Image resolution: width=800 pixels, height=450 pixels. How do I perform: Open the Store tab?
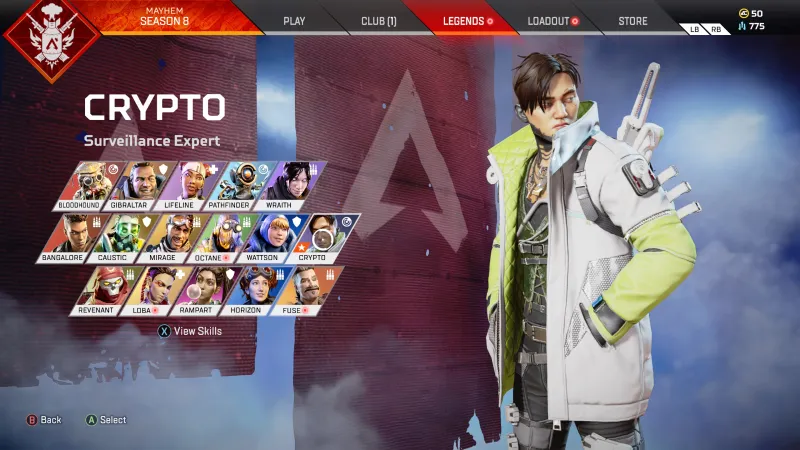pos(632,20)
